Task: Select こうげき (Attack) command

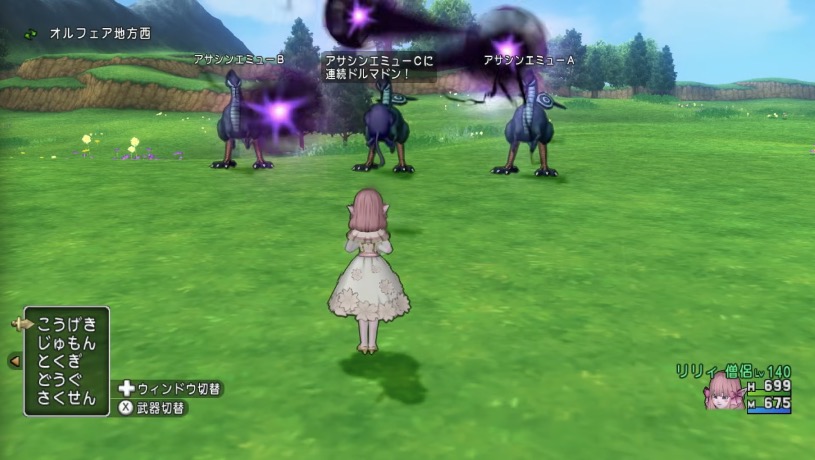Action: click(x=67, y=324)
